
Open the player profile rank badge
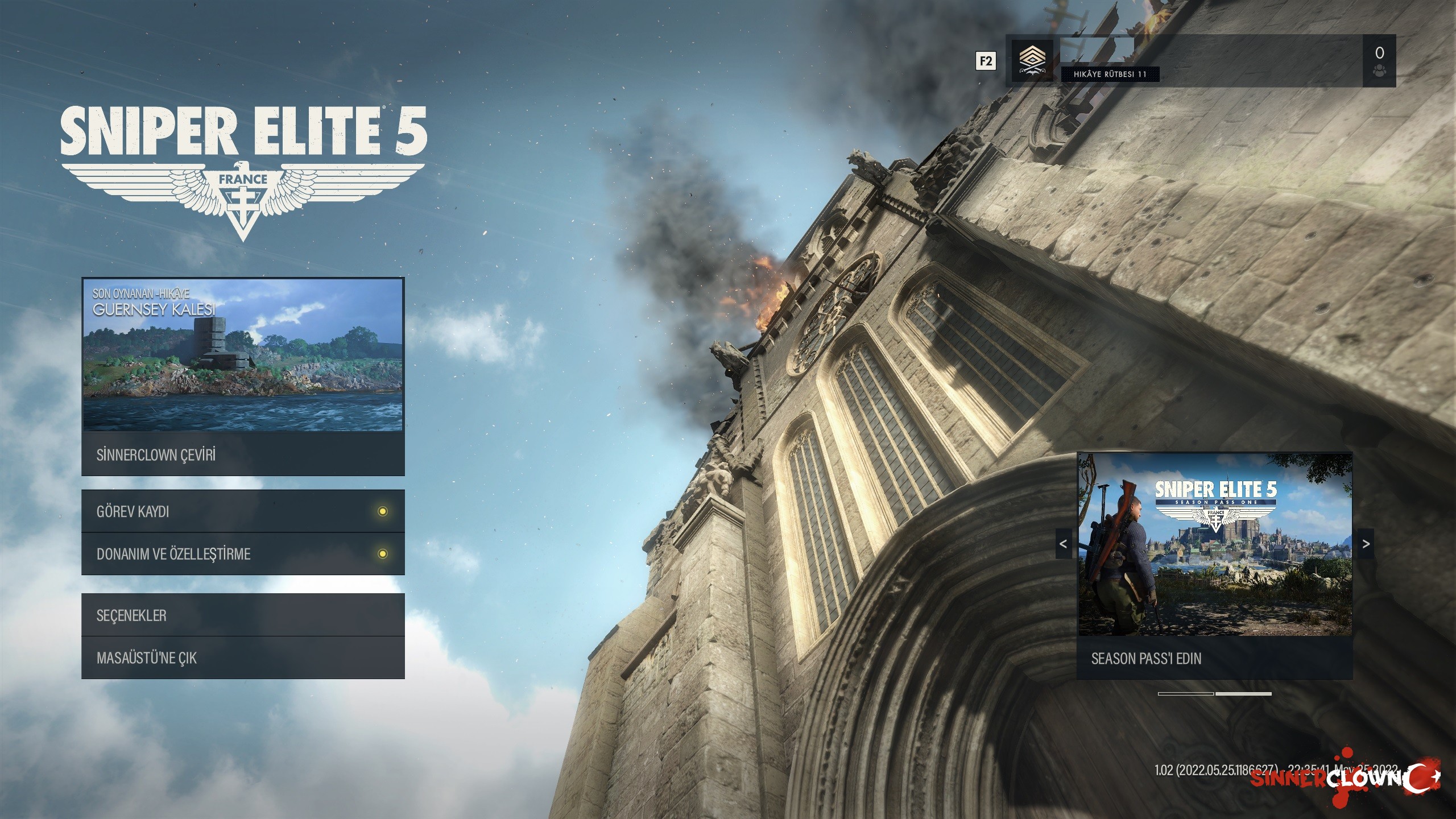pyautogui.click(x=1032, y=61)
